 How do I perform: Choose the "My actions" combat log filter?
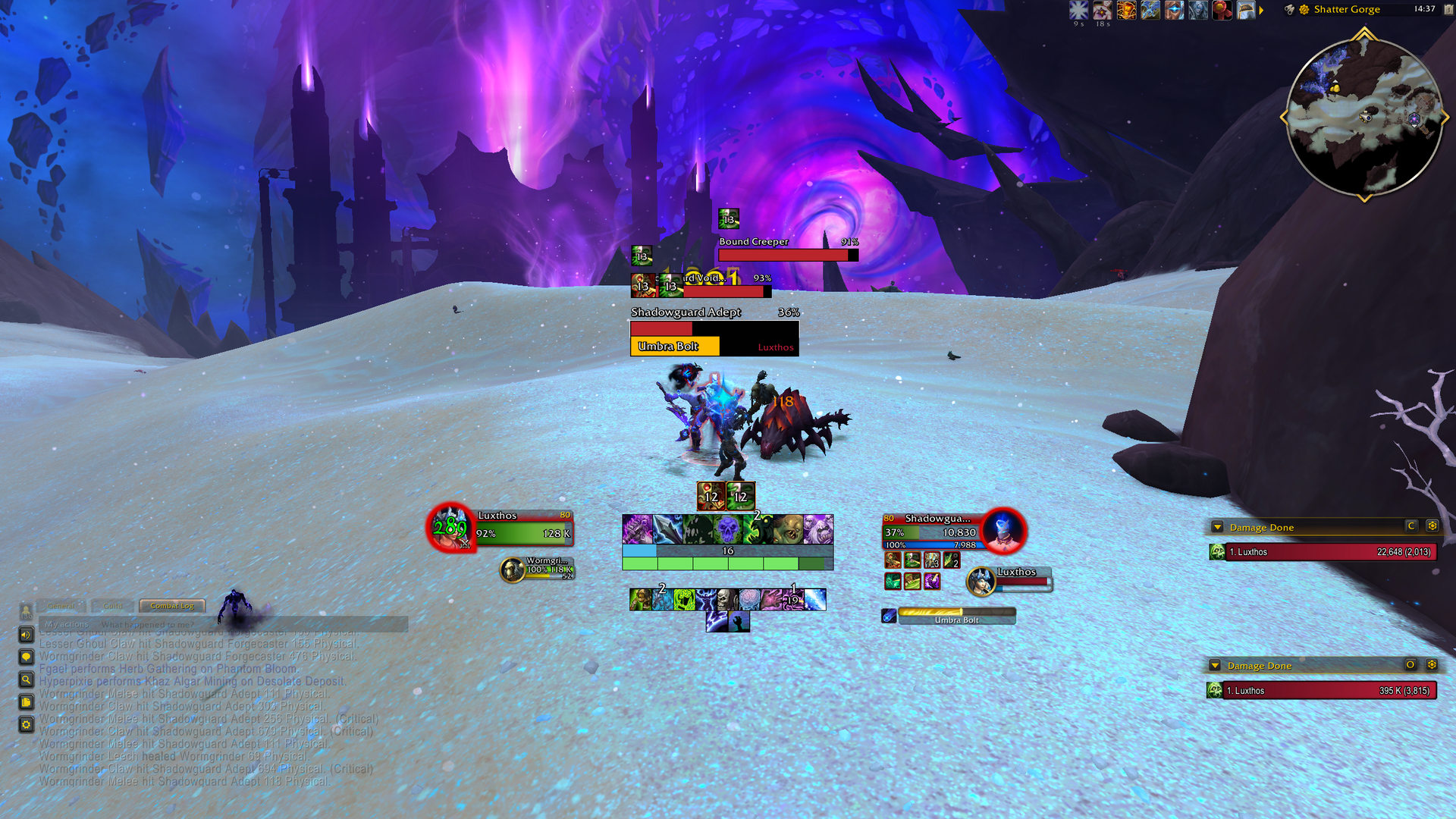[x=67, y=624]
